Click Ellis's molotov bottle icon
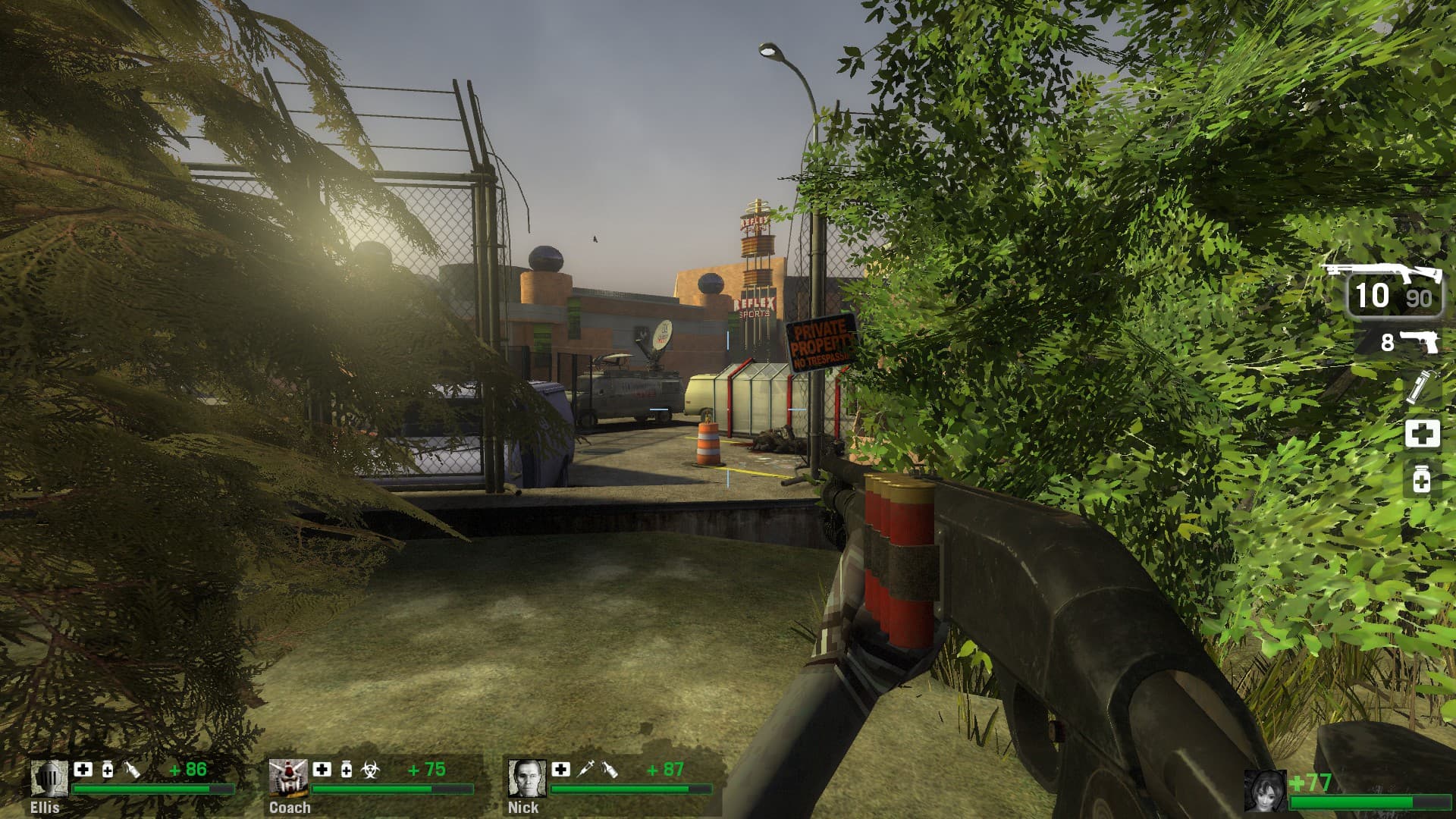Image resolution: width=1456 pixels, height=819 pixels. [132, 770]
